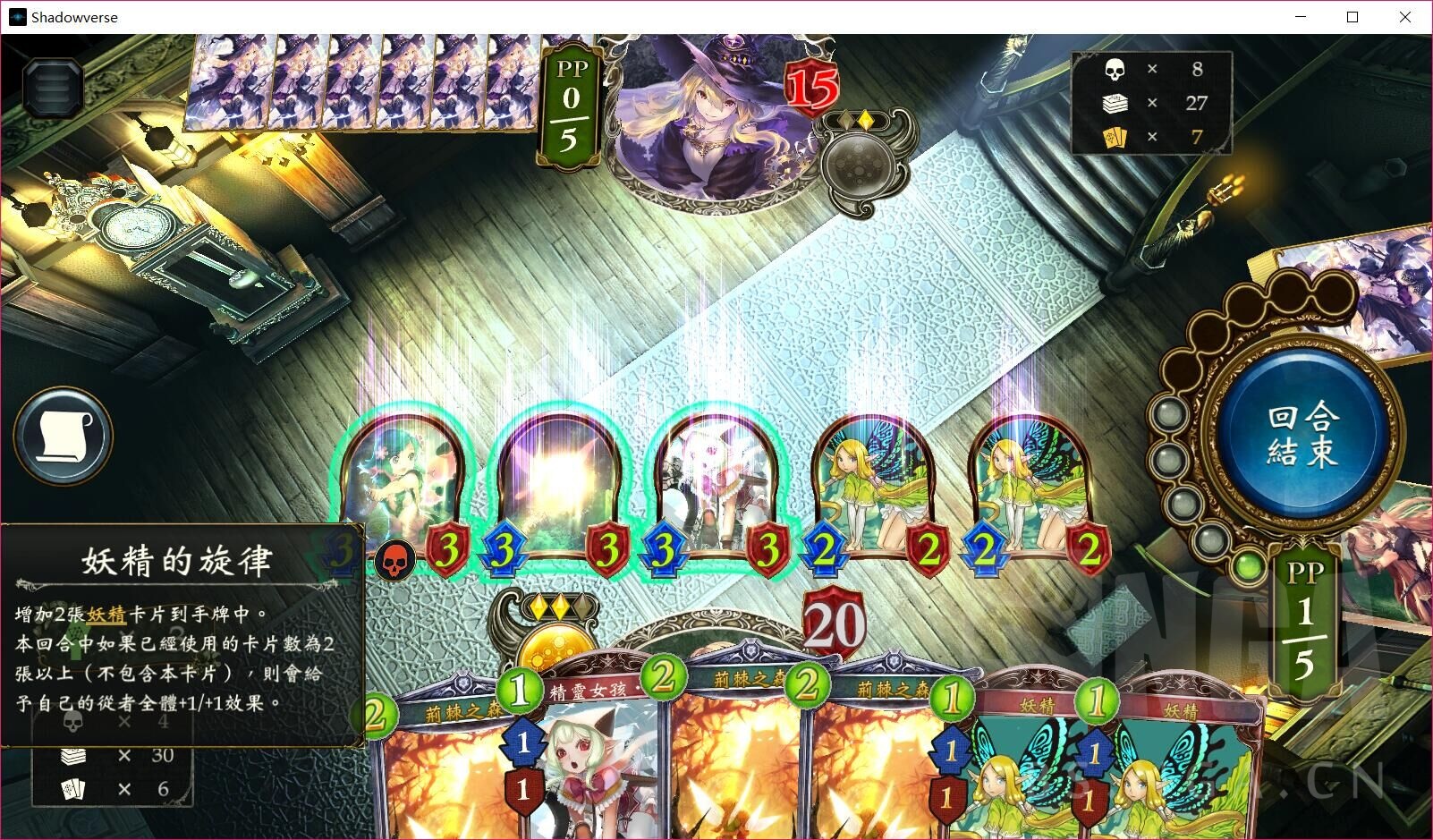End the turn with the 回合結束 button
This screenshot has height=840, width=1433.
pyautogui.click(x=1302, y=437)
